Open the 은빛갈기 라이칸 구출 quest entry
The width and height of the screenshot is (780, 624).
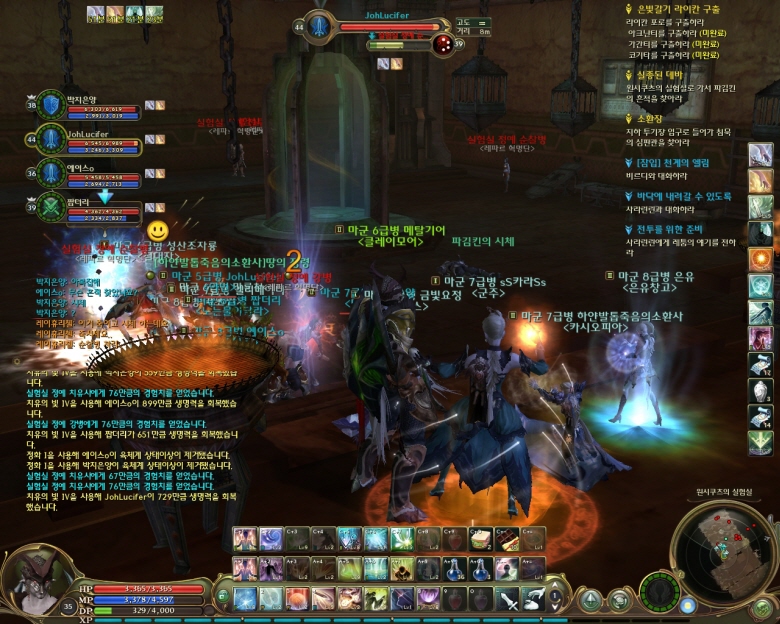click(x=672, y=9)
